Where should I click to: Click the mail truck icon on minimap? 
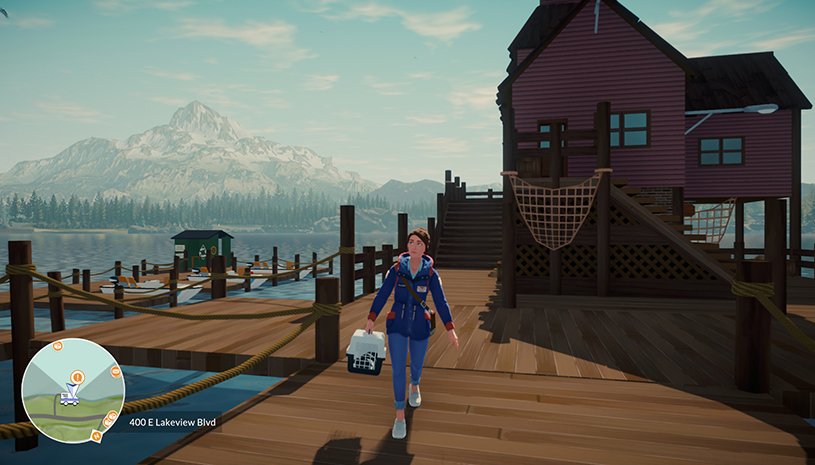click(x=70, y=398)
